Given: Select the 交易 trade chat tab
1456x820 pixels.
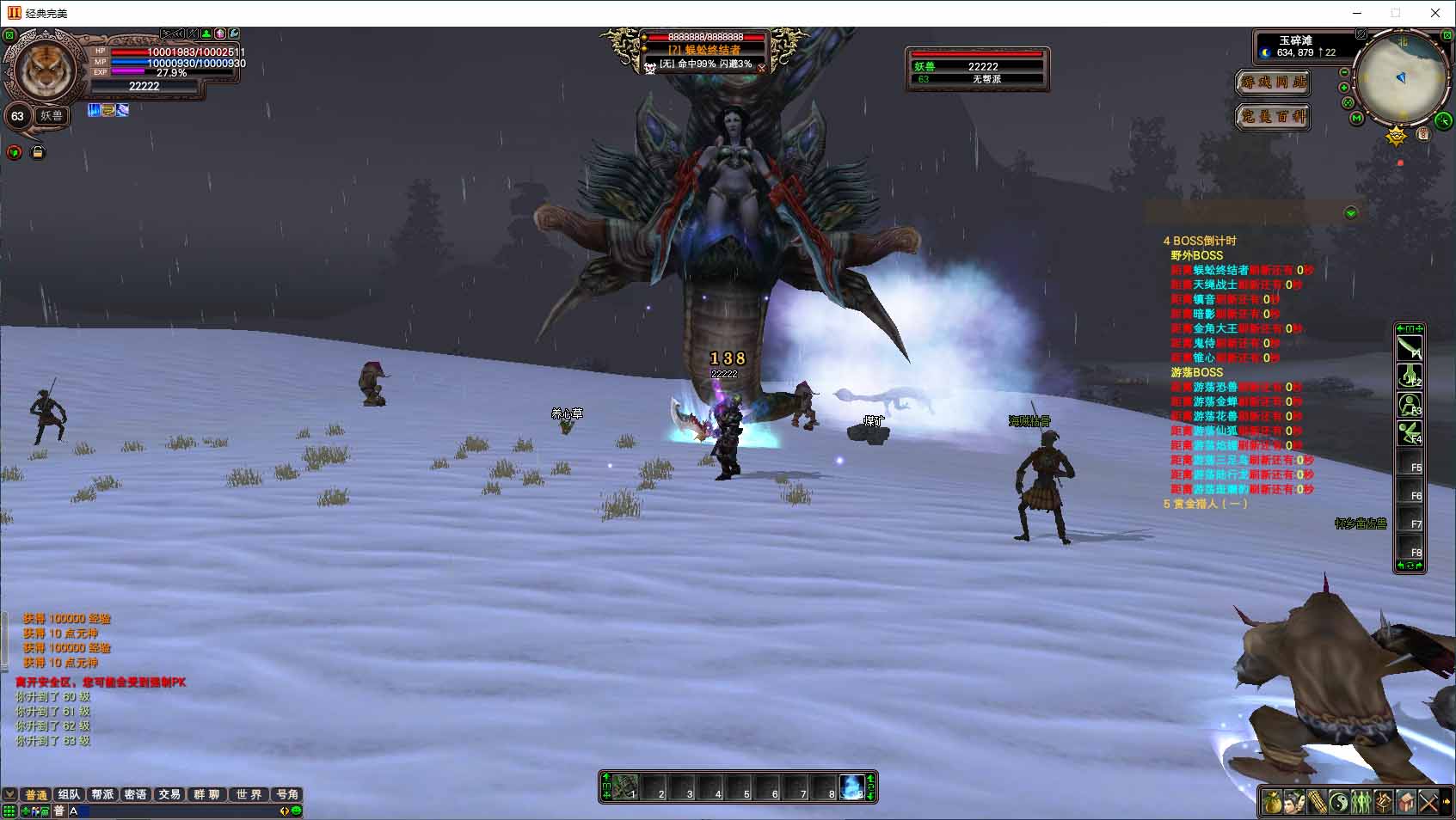Looking at the screenshot, I should (x=169, y=794).
